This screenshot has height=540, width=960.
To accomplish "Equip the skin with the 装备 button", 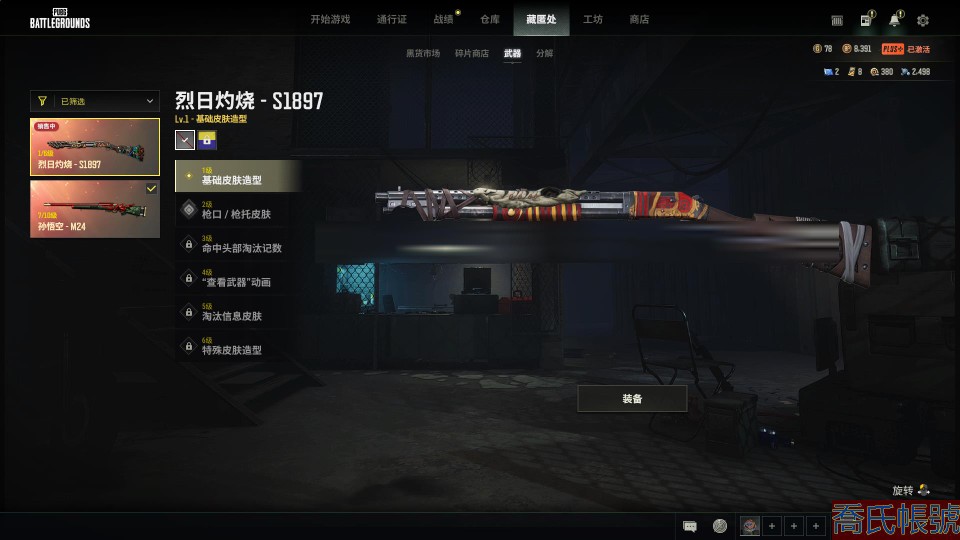I will tap(632, 399).
